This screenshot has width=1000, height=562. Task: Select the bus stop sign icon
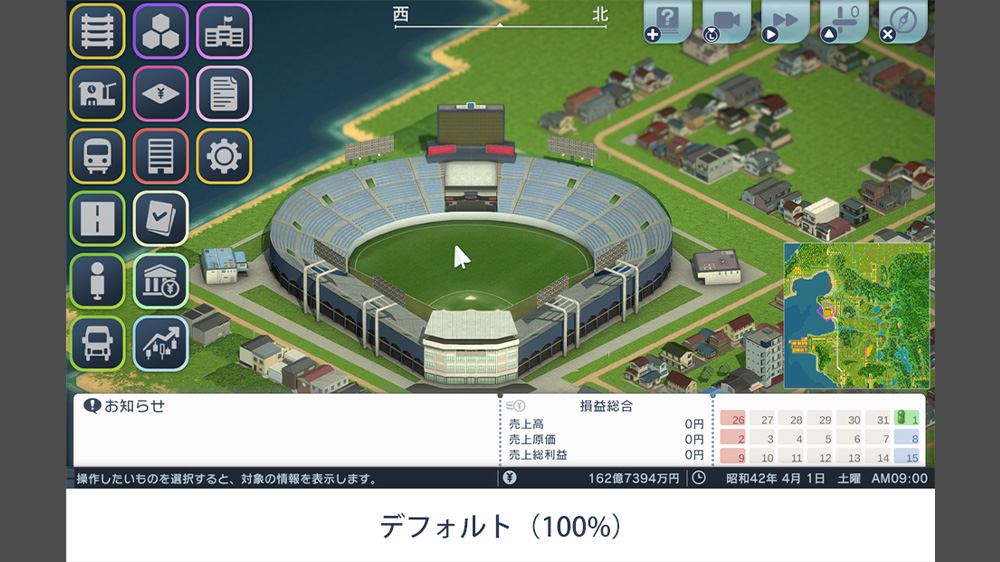point(97,281)
